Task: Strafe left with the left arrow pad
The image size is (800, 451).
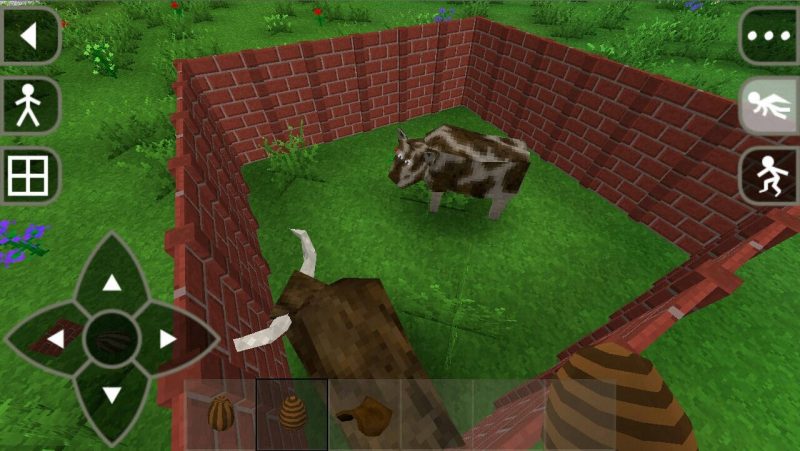Action: (56, 339)
